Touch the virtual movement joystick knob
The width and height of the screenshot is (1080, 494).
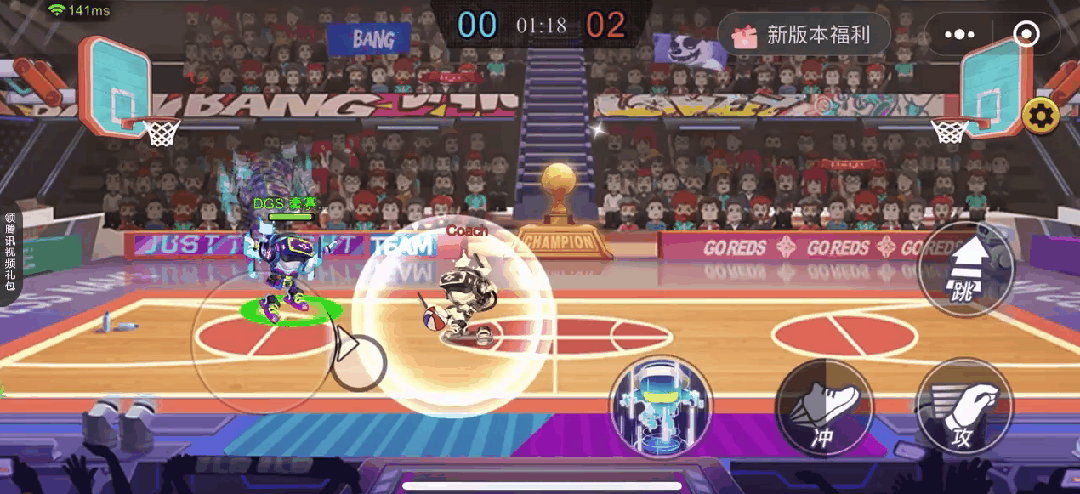[358, 361]
